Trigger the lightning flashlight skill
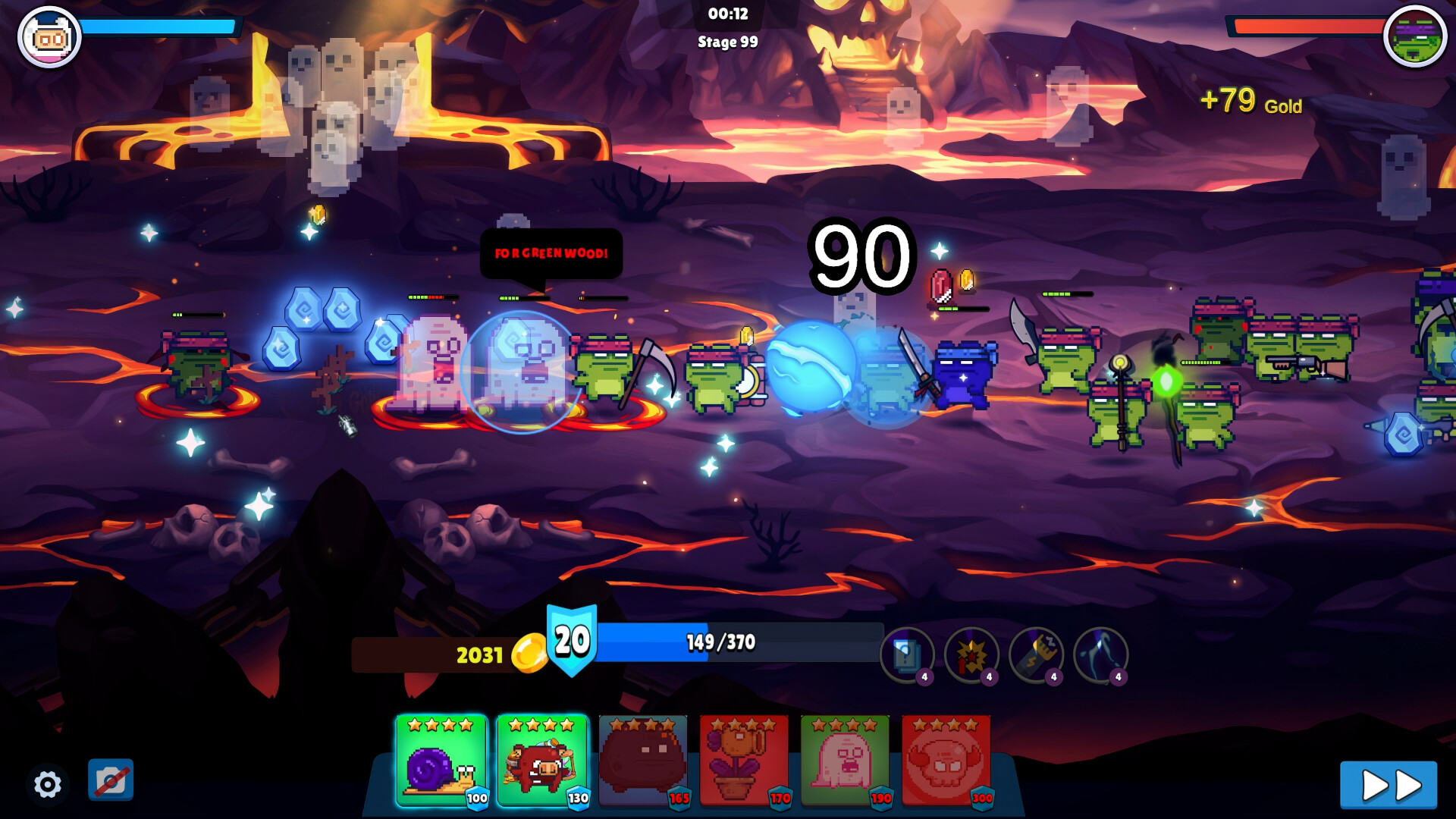 [x=1036, y=655]
